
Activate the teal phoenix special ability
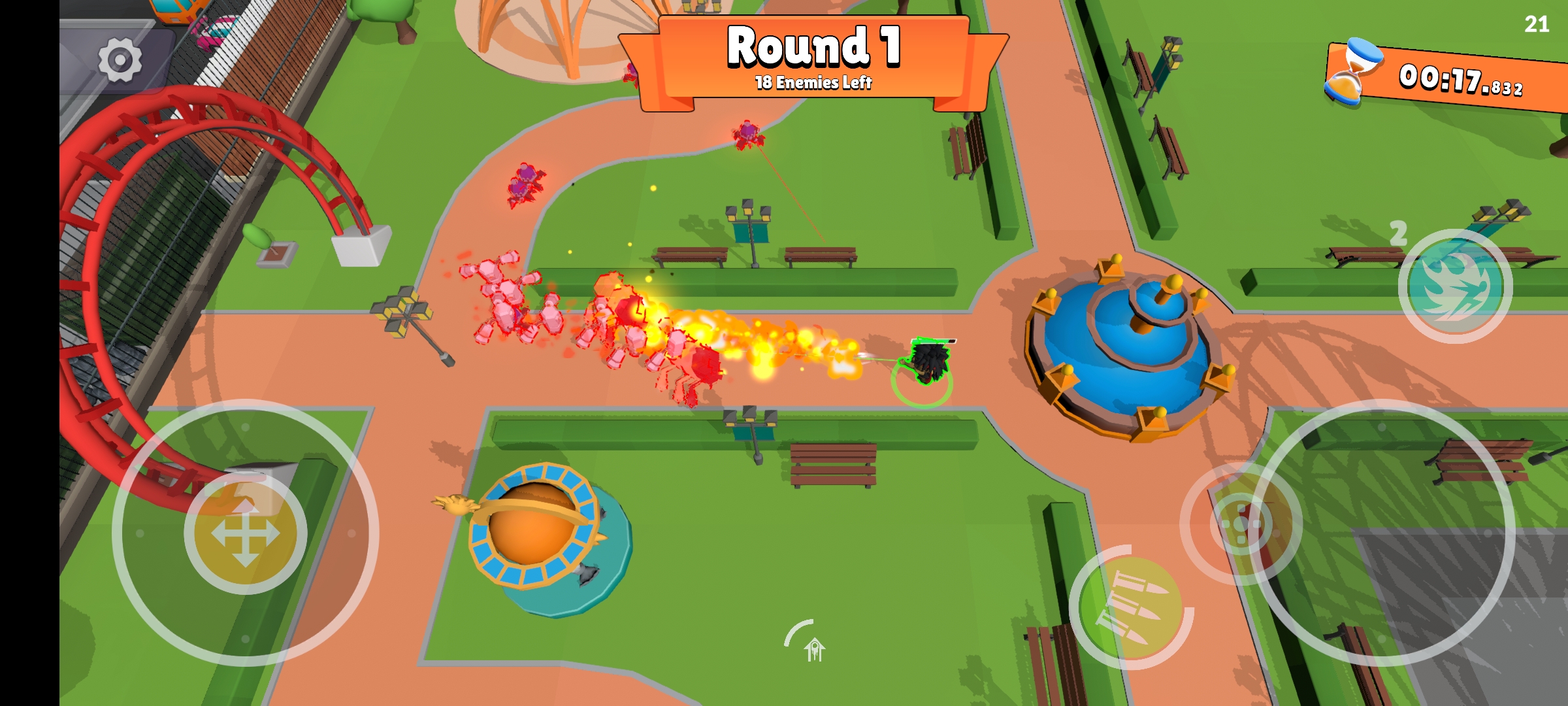pos(1455,286)
